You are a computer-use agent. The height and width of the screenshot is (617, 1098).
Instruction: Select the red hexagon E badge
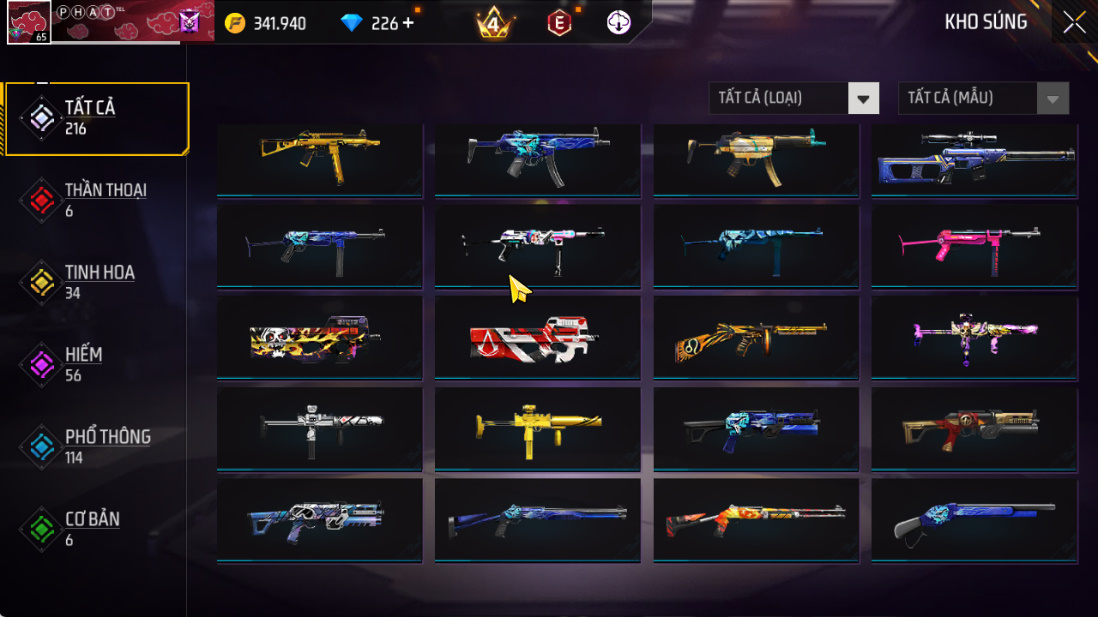coord(559,22)
